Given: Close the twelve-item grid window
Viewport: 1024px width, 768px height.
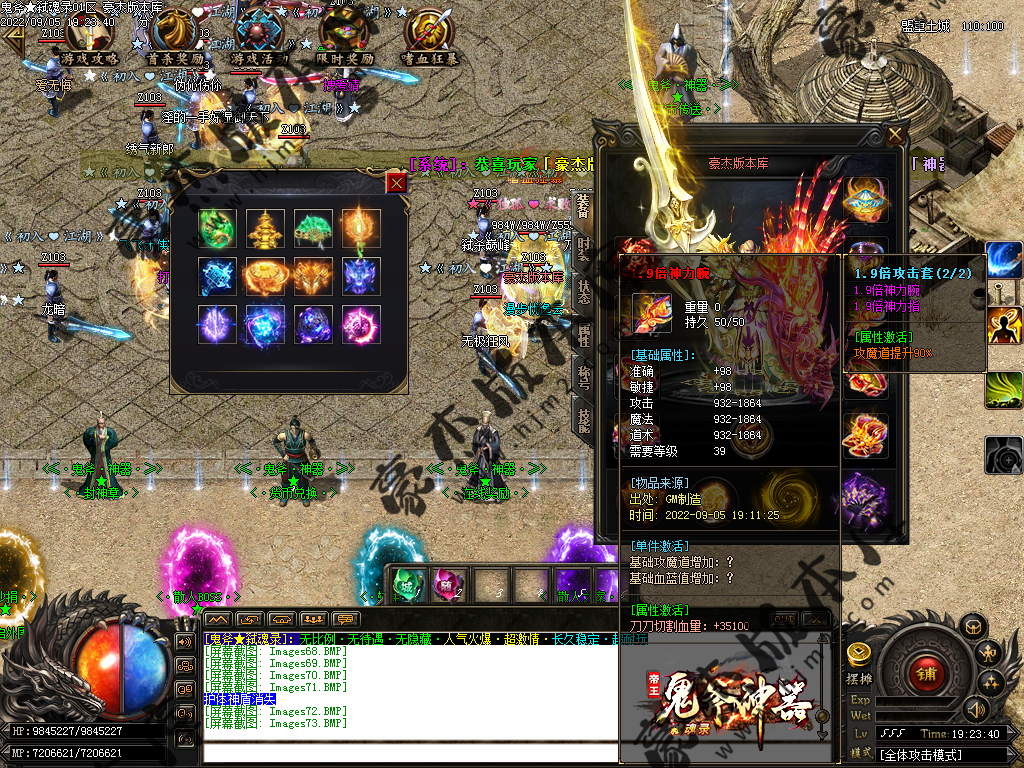Looking at the screenshot, I should point(397,182).
